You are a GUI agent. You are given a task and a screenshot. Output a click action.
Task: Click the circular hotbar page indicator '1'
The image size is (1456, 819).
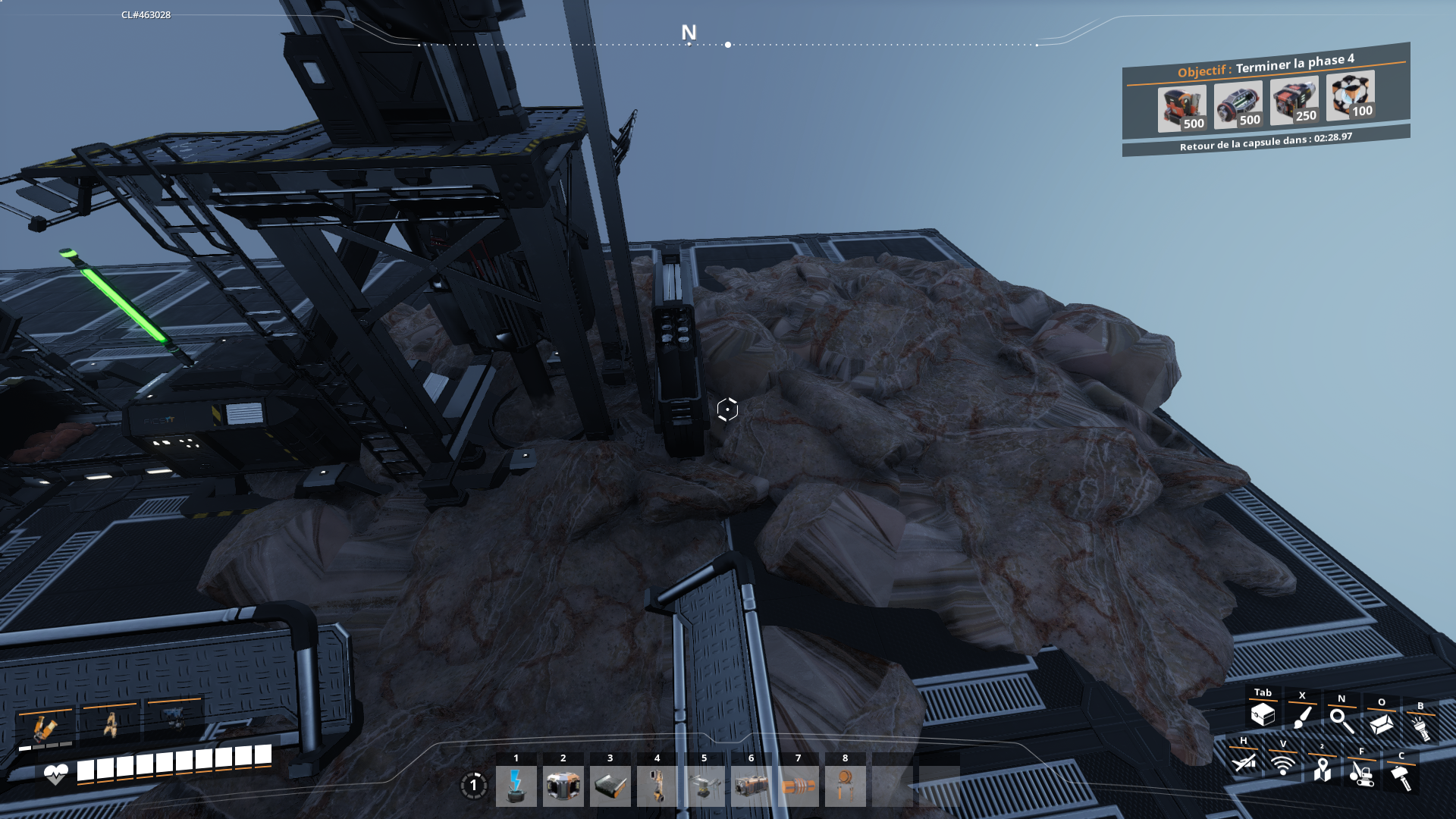473,786
